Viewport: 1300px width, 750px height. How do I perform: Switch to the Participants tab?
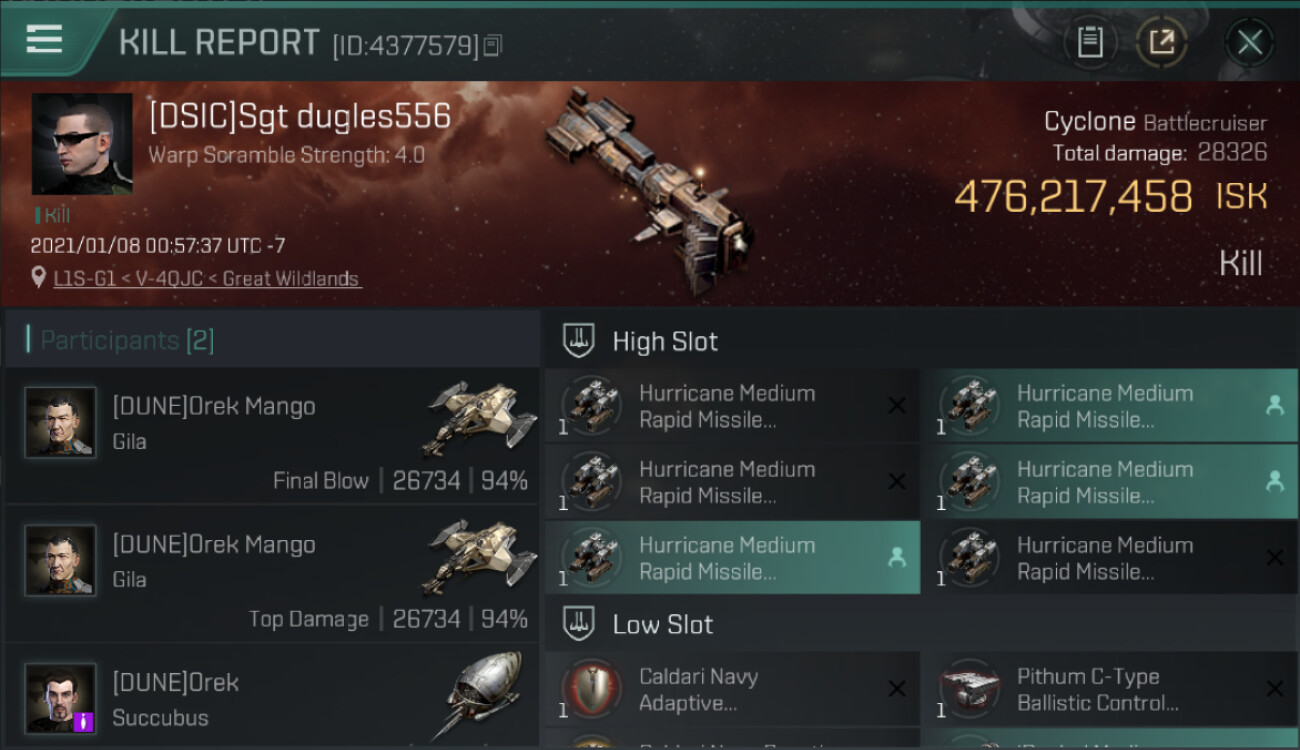(x=127, y=340)
